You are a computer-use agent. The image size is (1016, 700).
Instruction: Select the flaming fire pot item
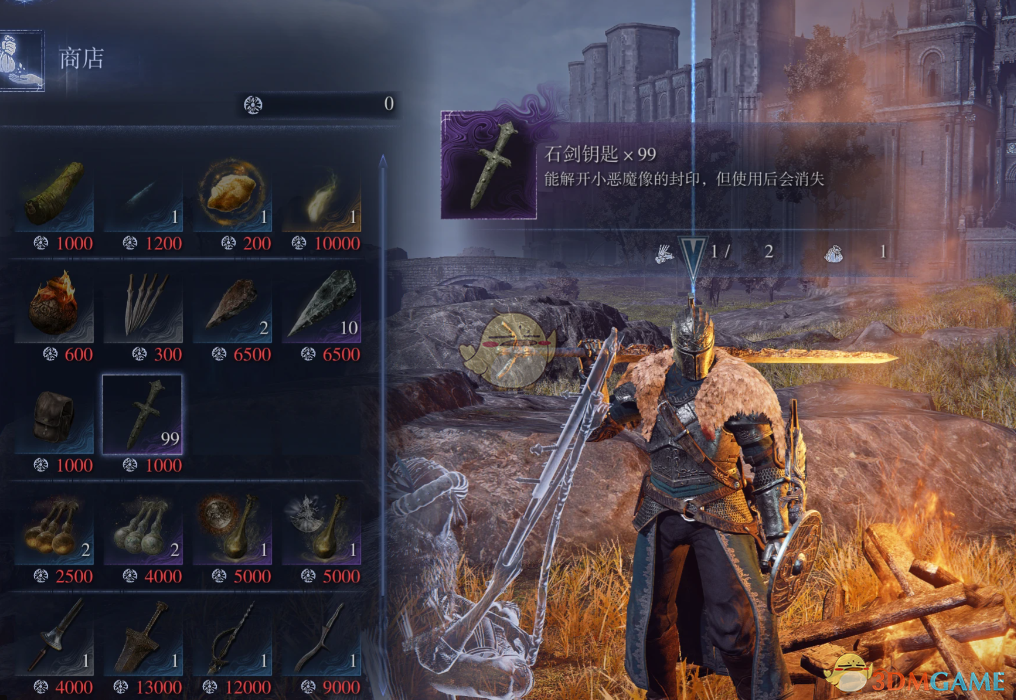pyautogui.click(x=55, y=304)
